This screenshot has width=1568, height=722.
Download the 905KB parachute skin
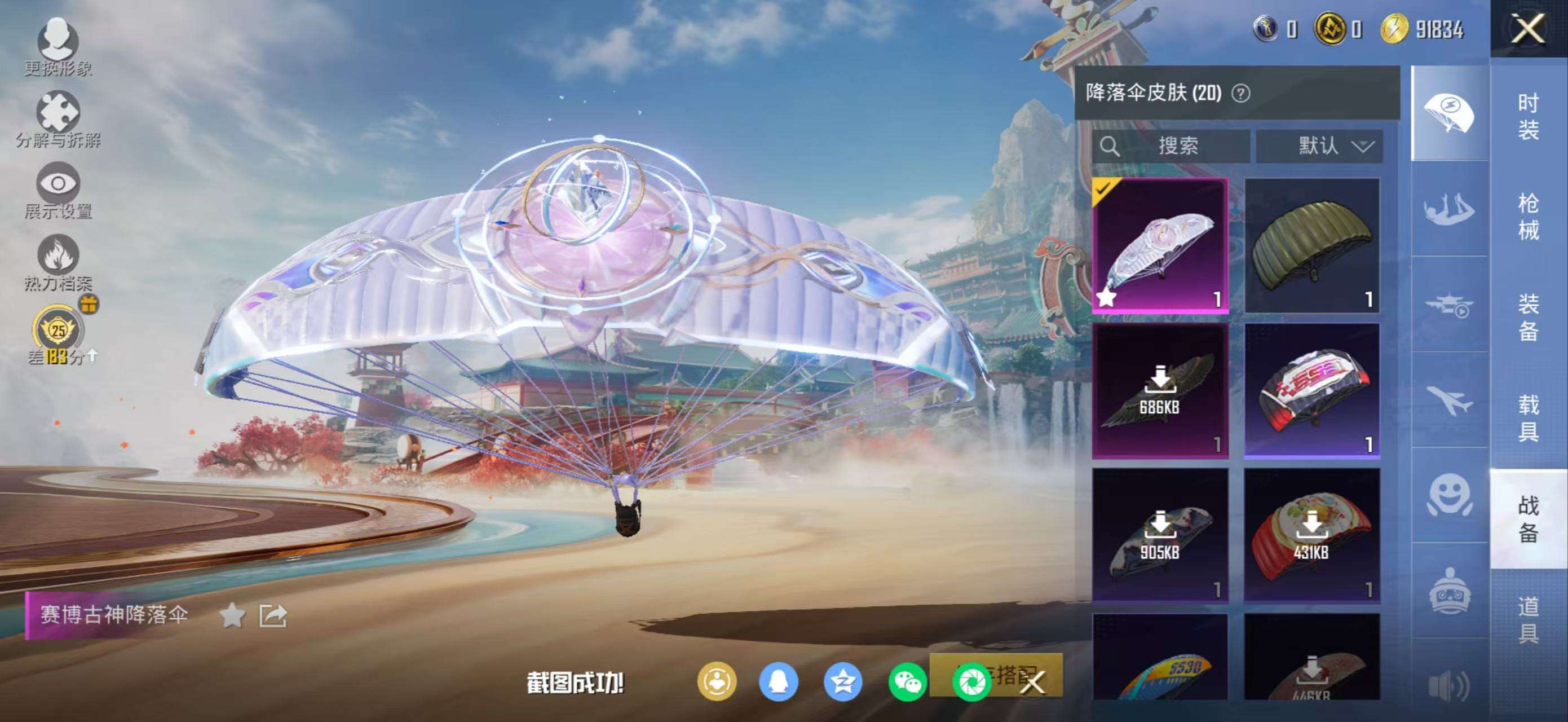pyautogui.click(x=1160, y=536)
